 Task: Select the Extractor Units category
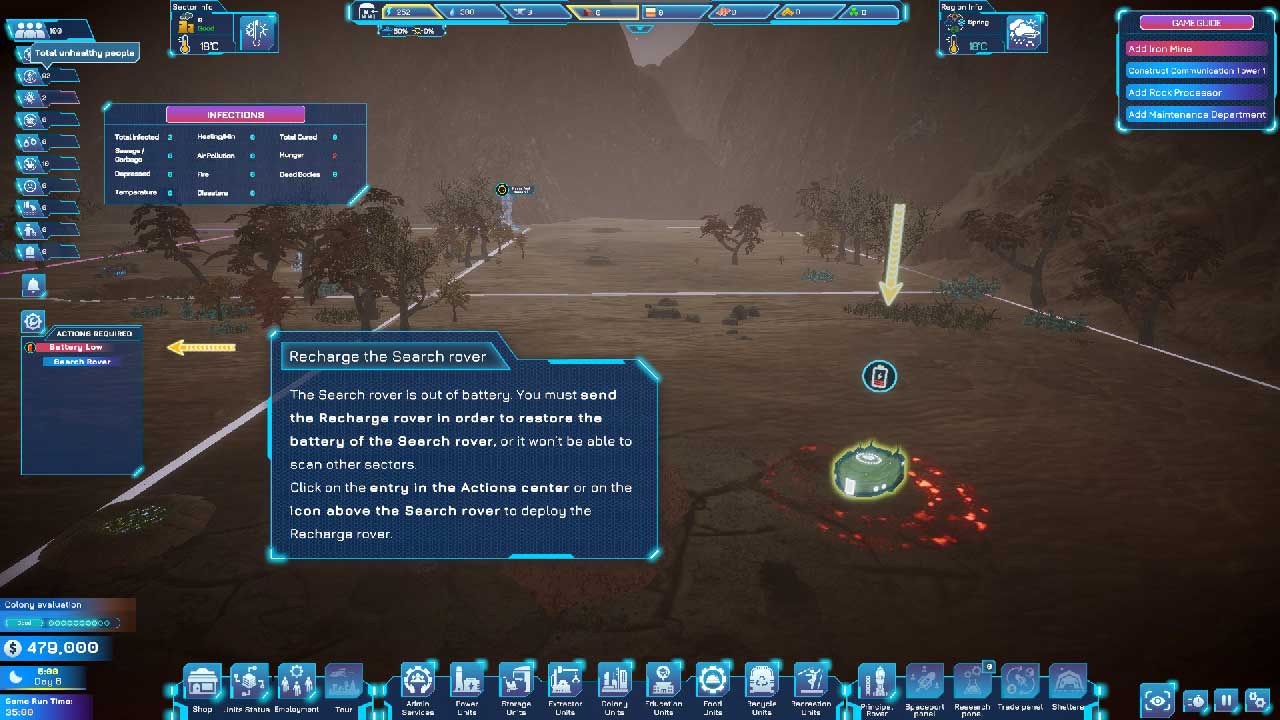pos(565,683)
